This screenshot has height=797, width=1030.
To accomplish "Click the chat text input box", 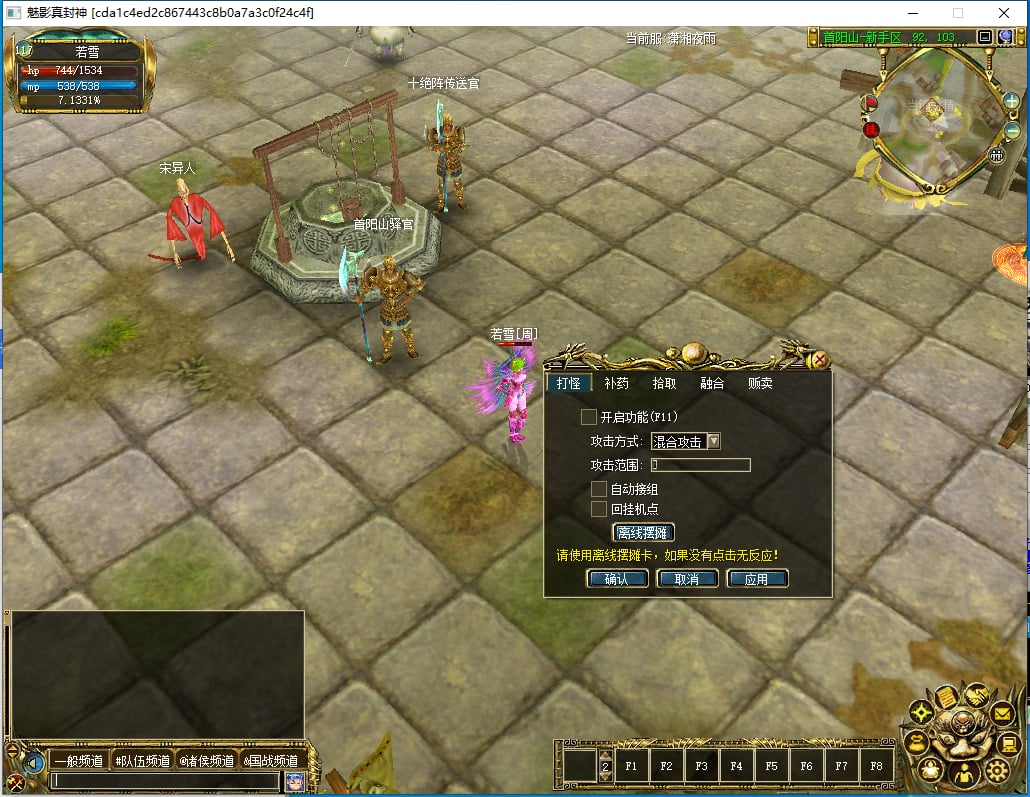I will click(165, 780).
